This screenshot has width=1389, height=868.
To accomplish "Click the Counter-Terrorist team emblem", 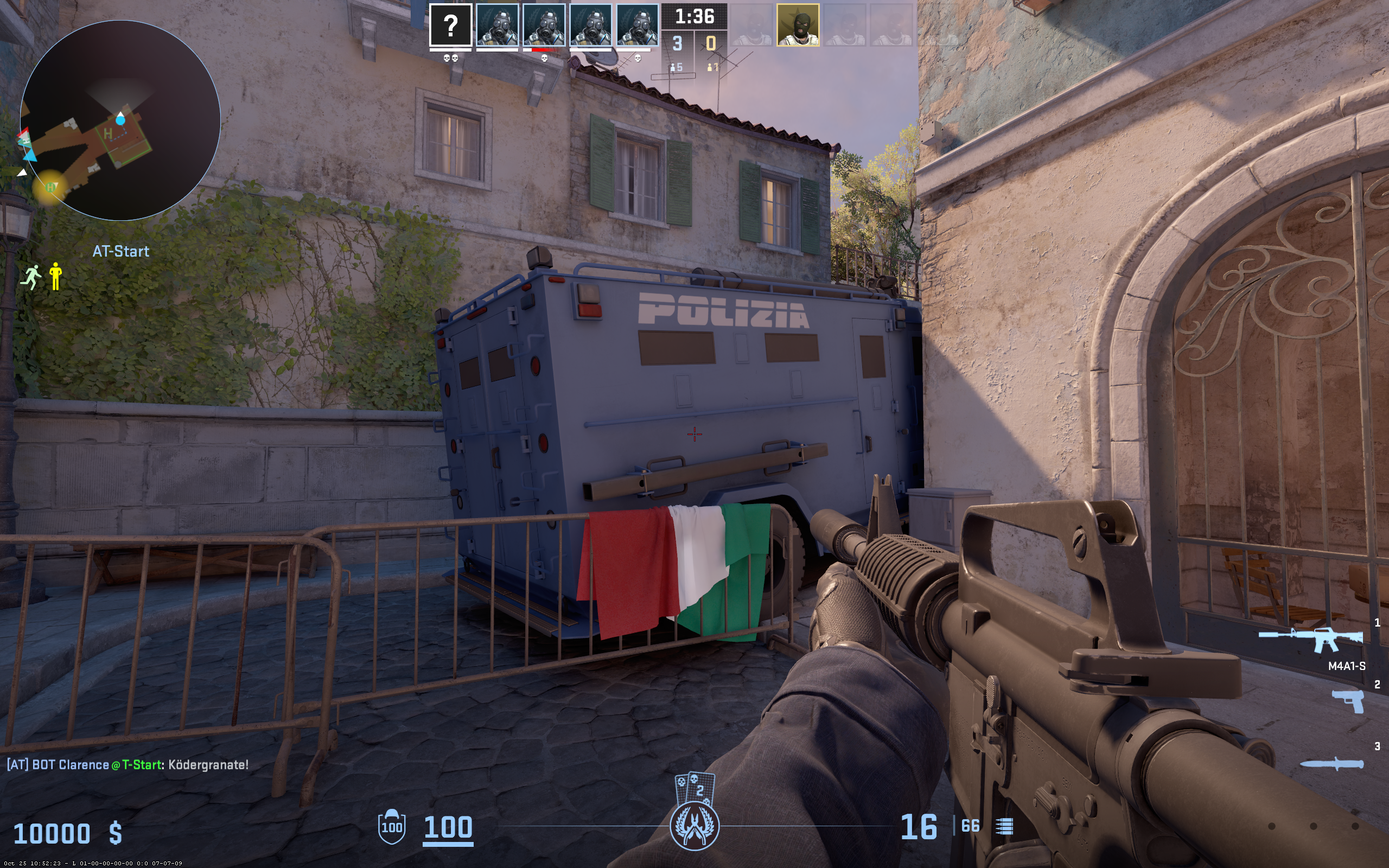I will [694, 826].
